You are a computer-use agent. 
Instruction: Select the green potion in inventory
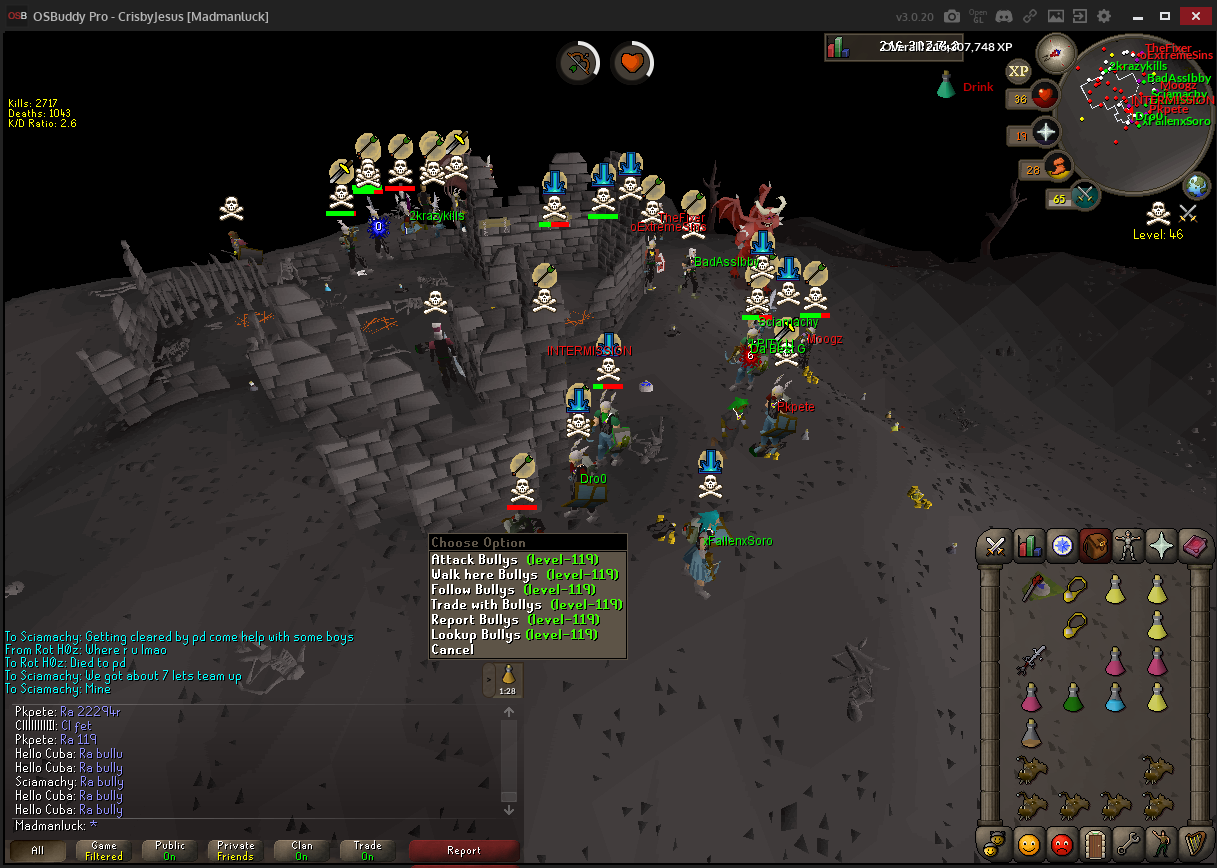click(1073, 697)
